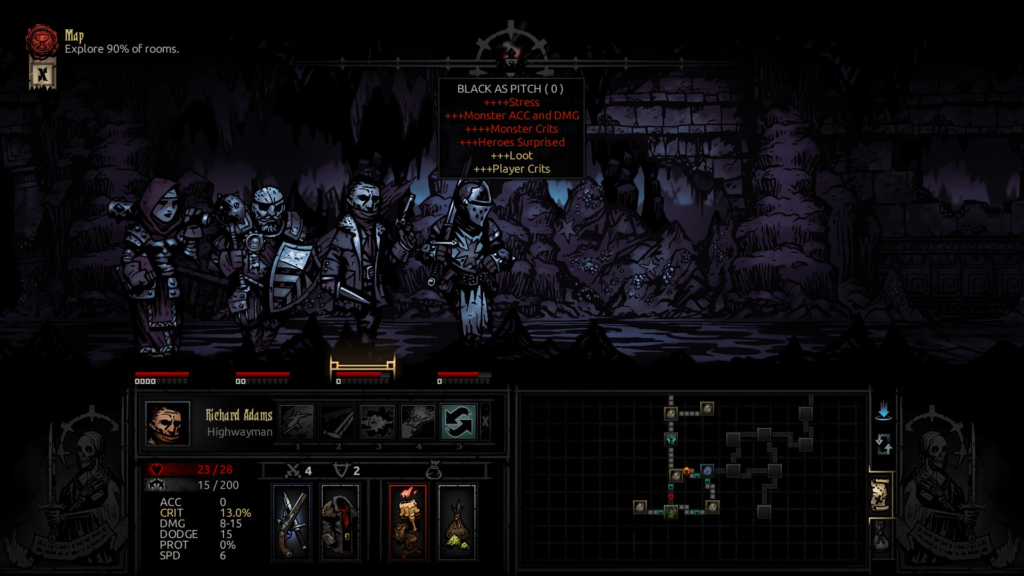The width and height of the screenshot is (1024, 576).
Task: Select the pistol shot skill icon
Action: [x=418, y=422]
